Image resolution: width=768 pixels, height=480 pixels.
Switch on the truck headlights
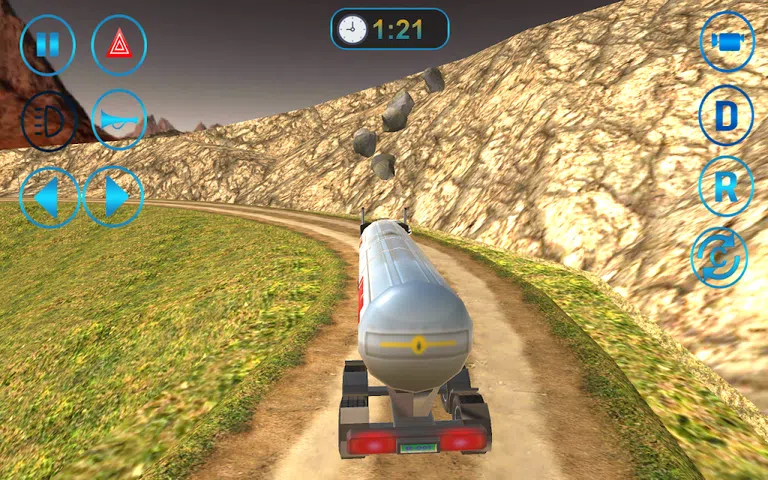(x=48, y=121)
